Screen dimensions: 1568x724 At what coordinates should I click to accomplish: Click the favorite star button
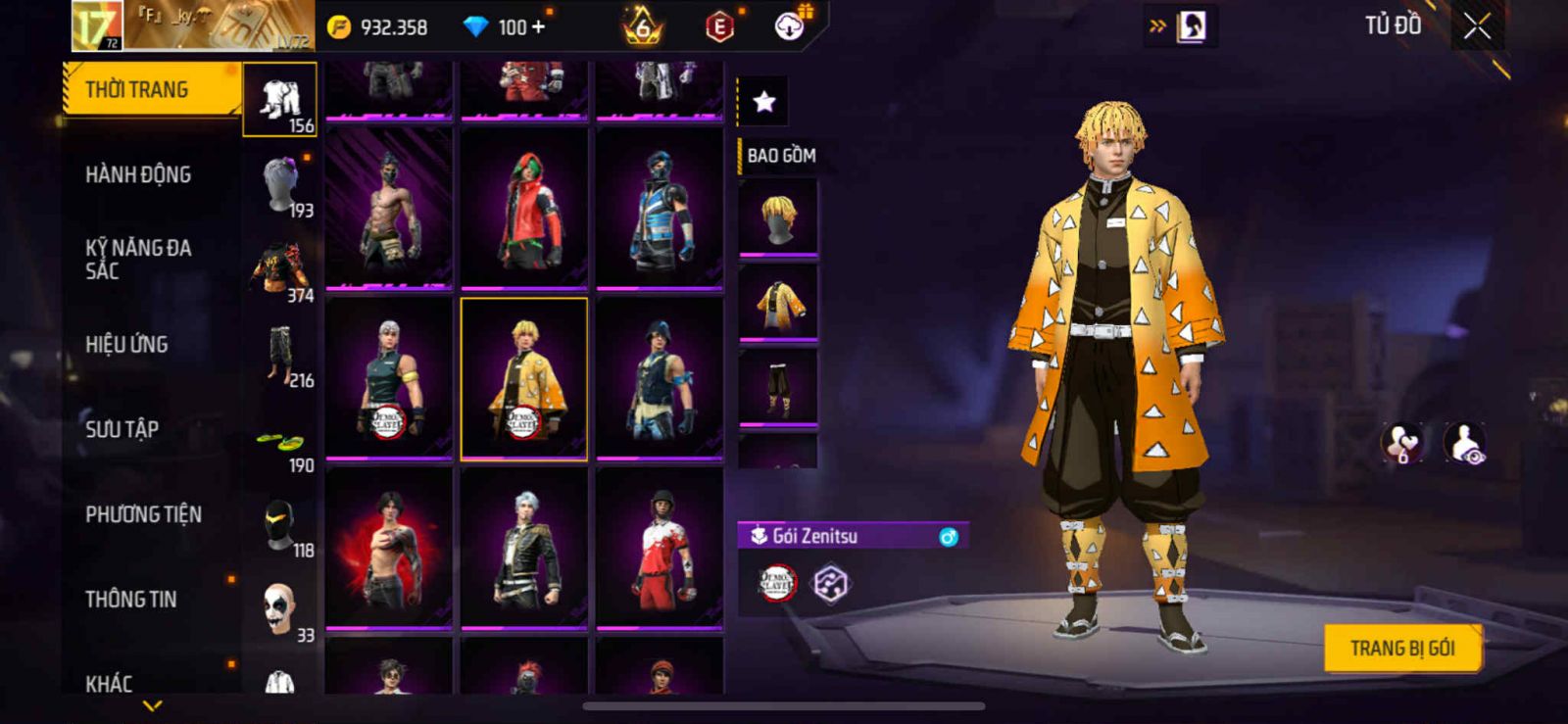pos(763,101)
